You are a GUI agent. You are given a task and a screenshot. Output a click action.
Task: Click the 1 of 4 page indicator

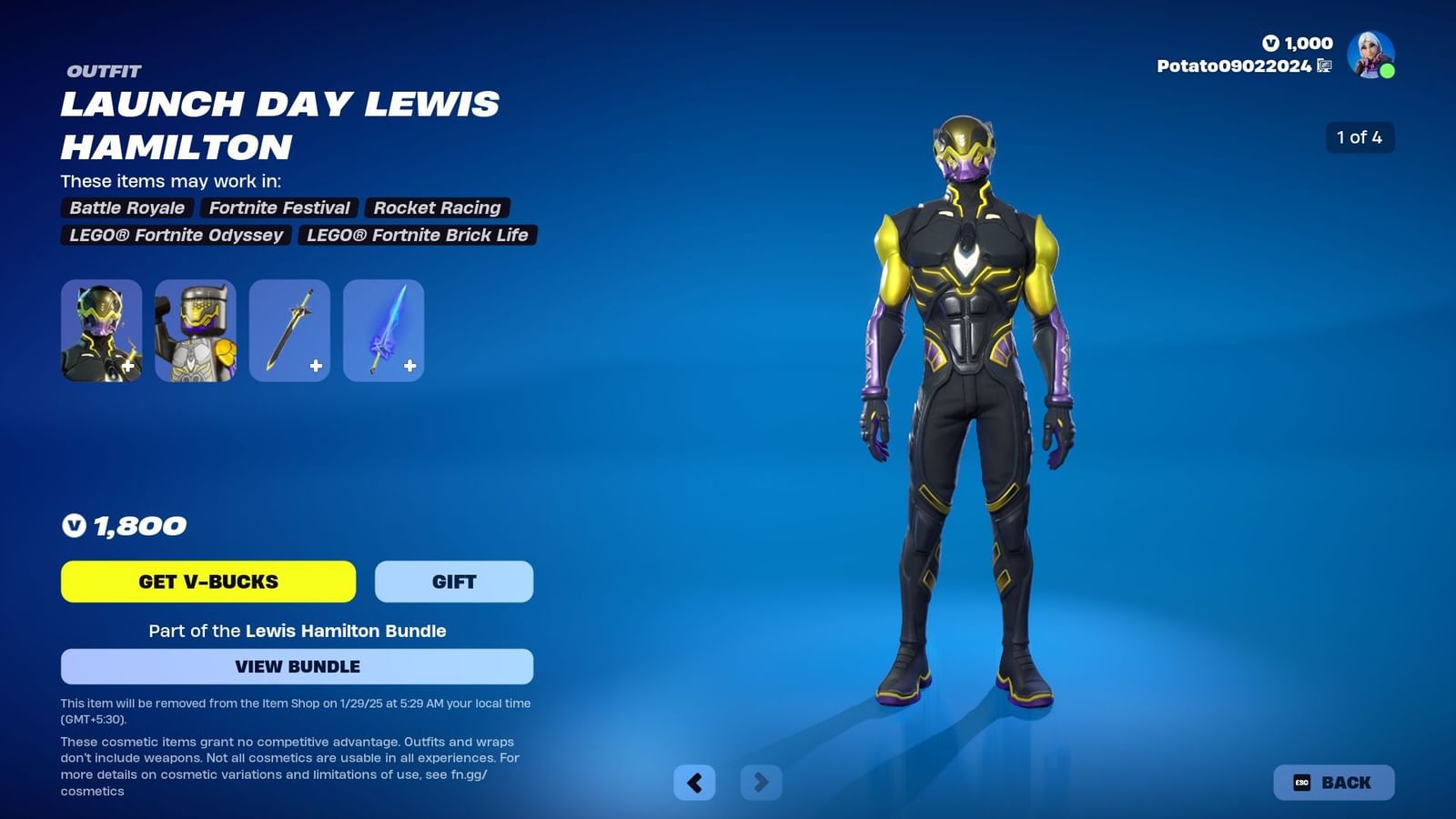pos(1360,138)
